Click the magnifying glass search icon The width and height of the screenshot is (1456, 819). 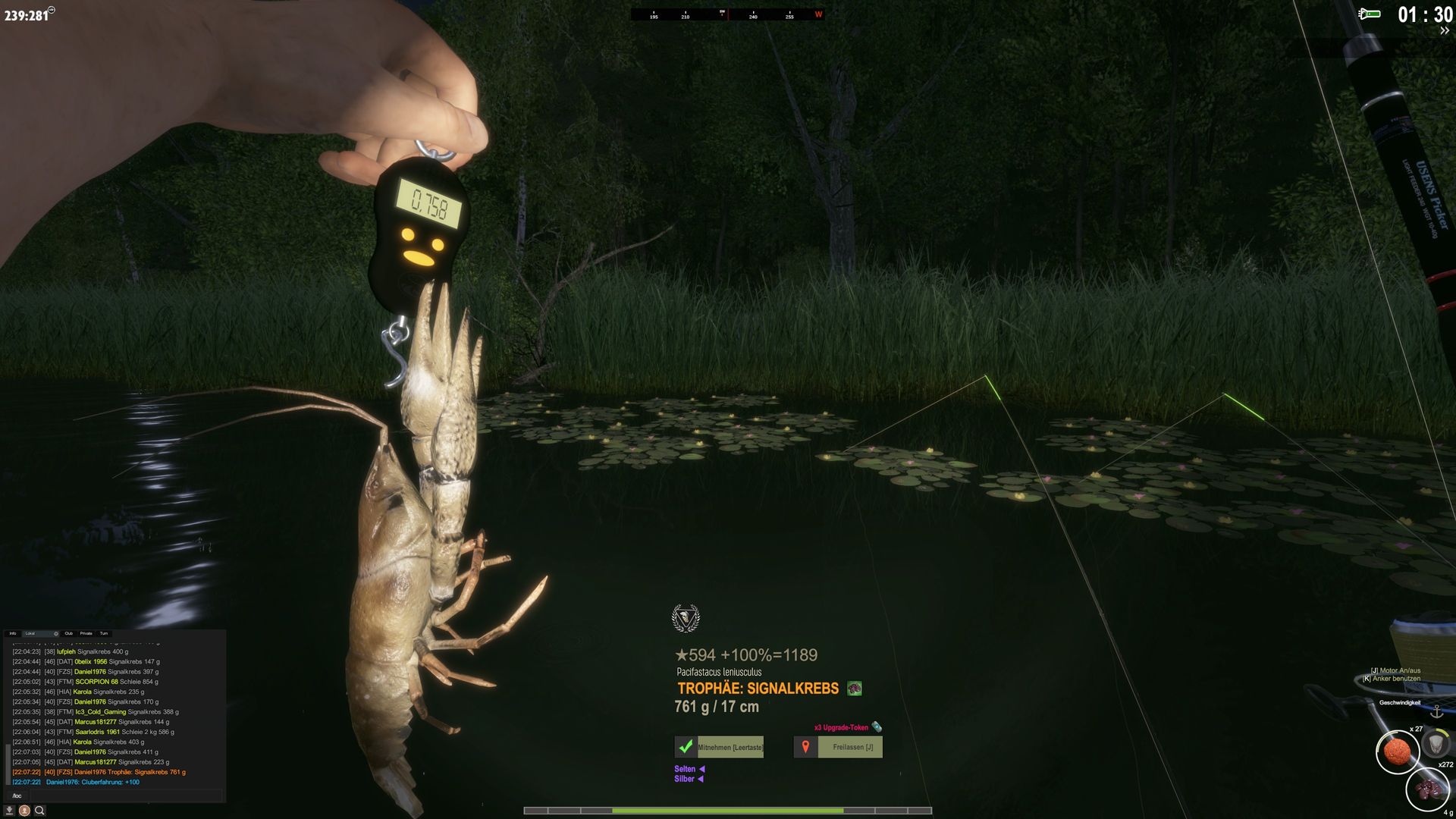(39, 811)
